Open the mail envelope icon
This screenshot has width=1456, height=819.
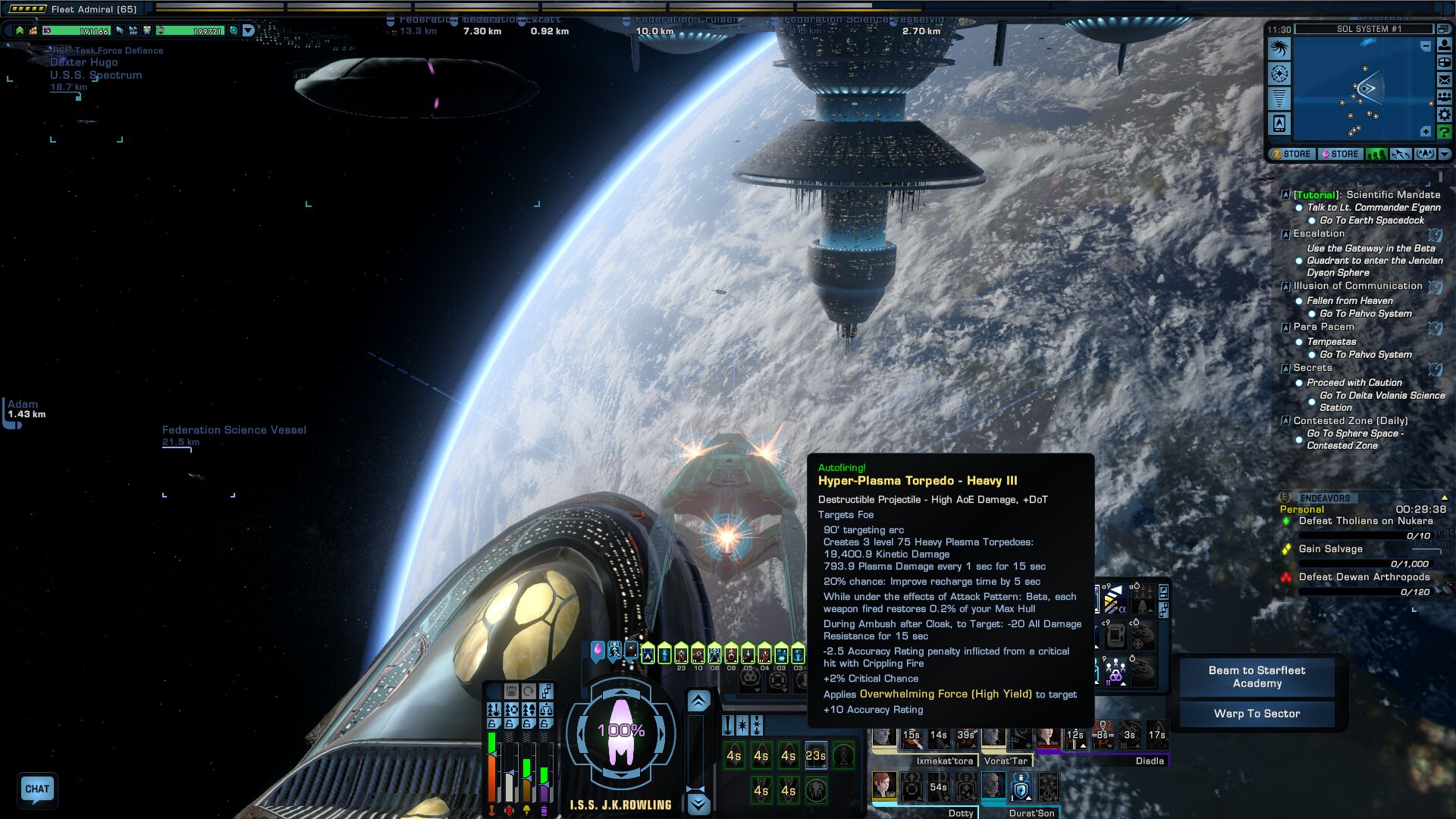[x=1445, y=80]
